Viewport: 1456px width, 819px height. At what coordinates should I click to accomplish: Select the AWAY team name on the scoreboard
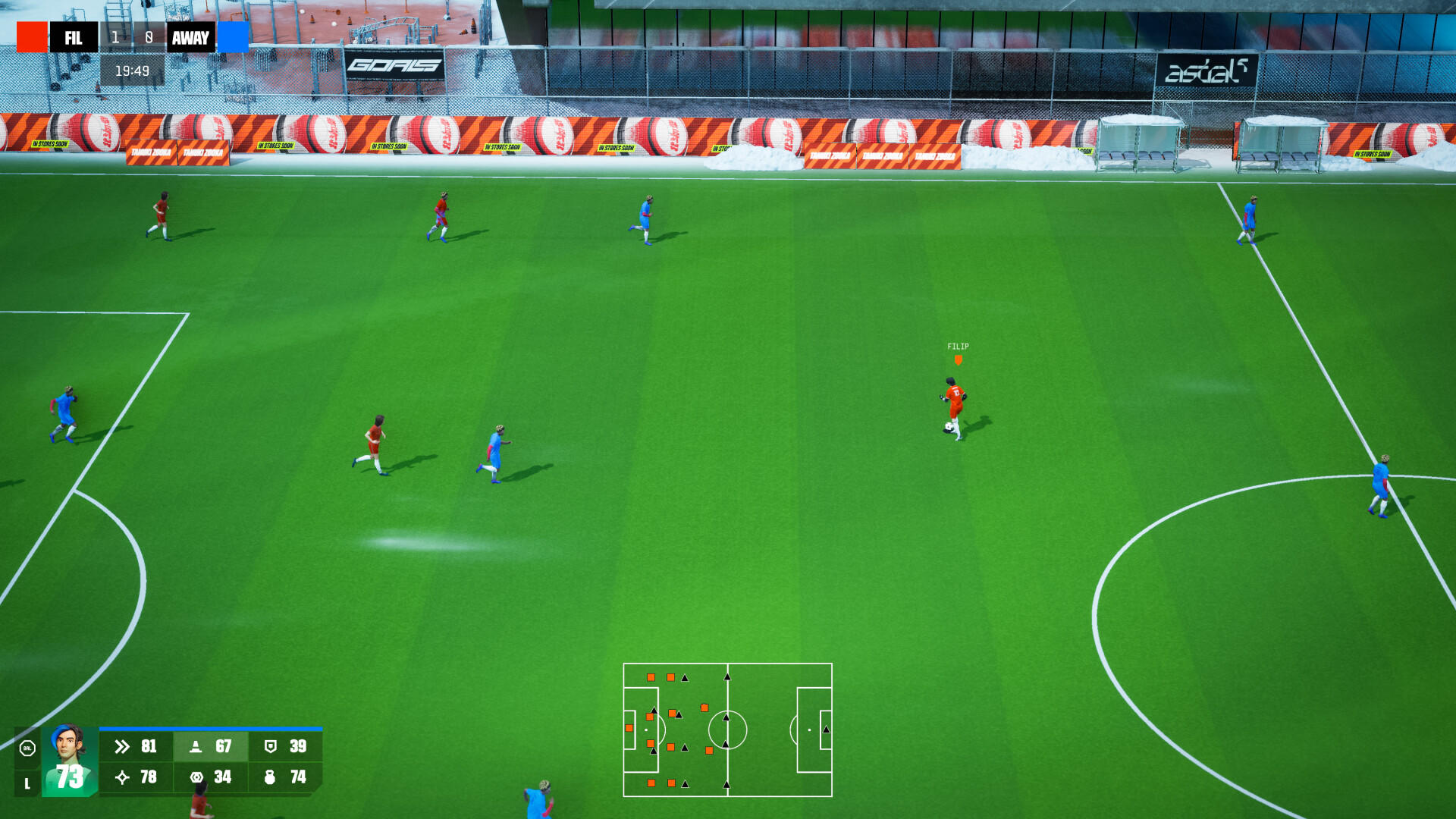[x=191, y=38]
